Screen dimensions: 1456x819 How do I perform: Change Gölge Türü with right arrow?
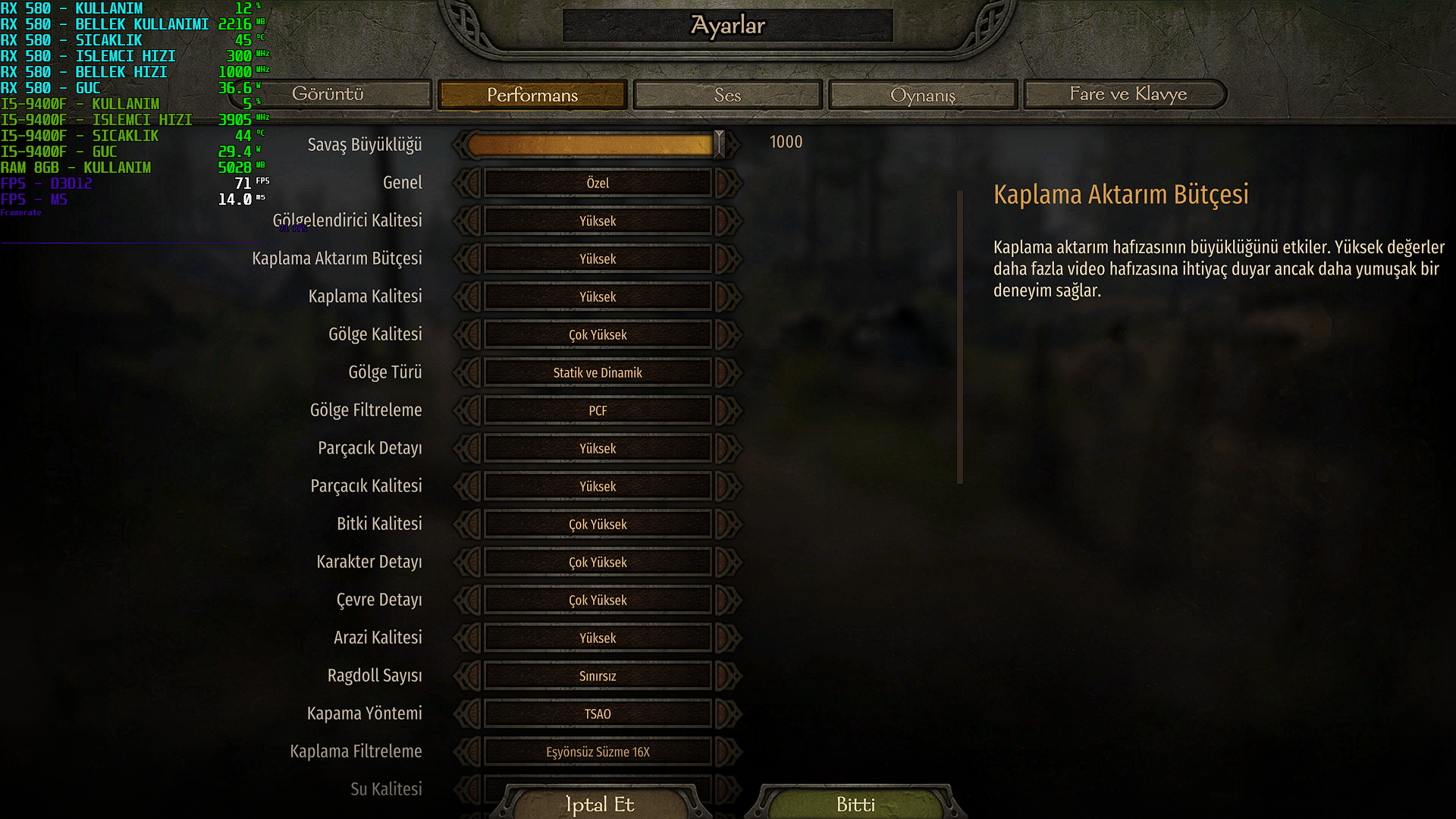[x=726, y=372]
